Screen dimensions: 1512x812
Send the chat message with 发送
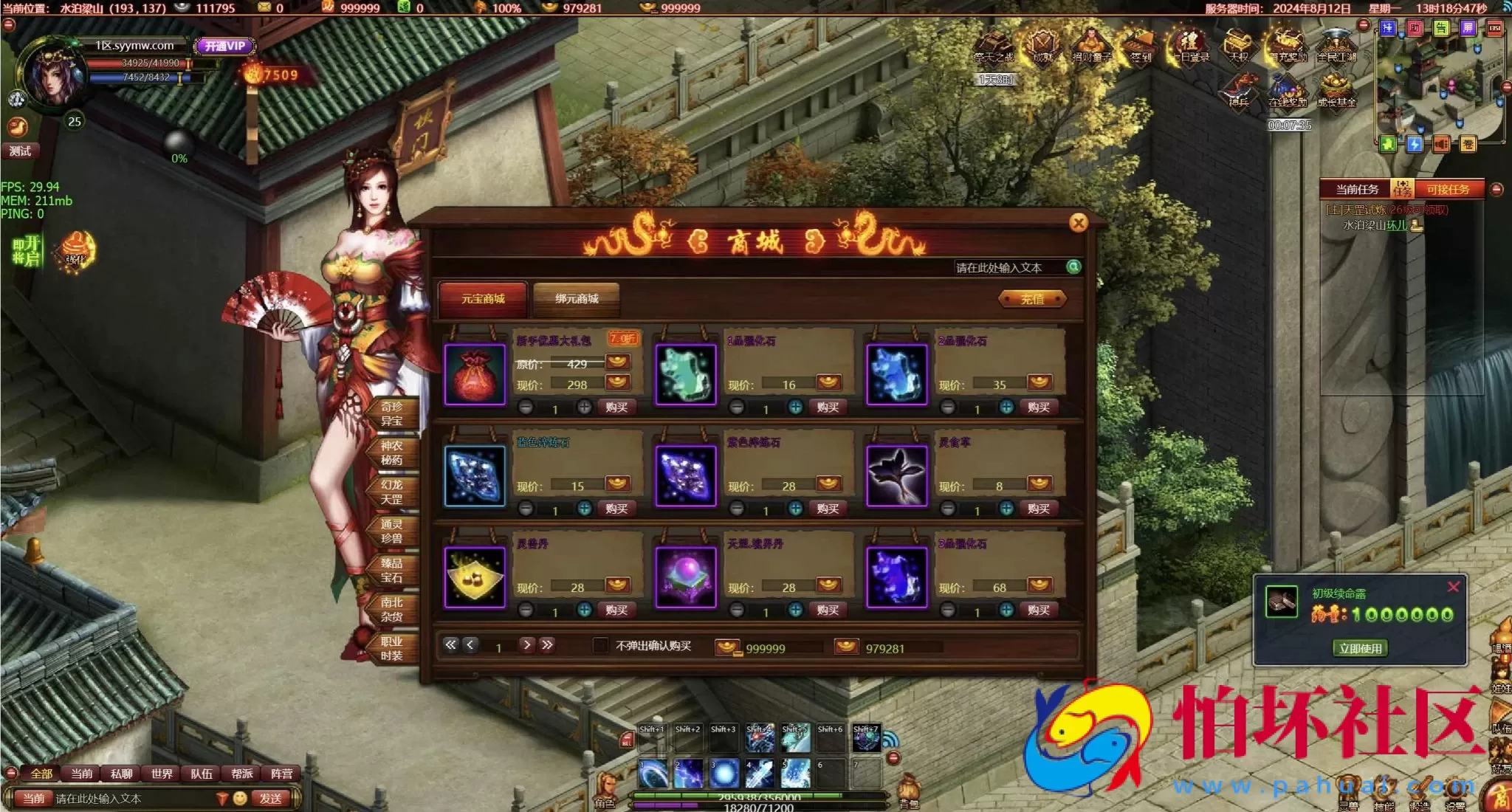[x=270, y=798]
